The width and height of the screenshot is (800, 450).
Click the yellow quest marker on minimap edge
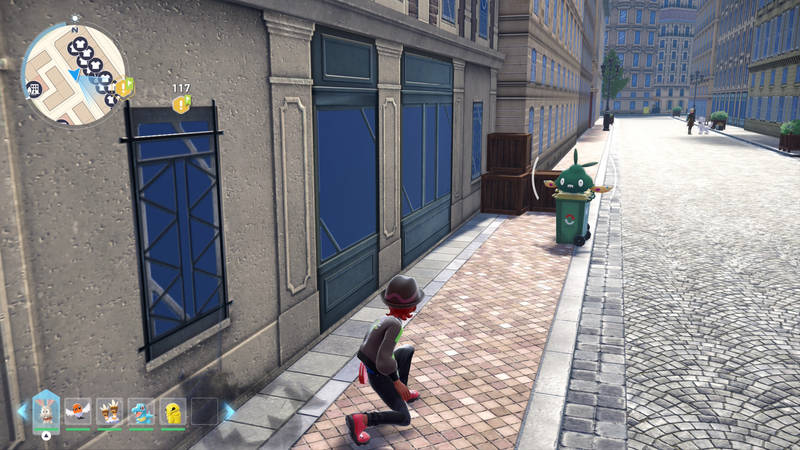pyautogui.click(x=124, y=87)
